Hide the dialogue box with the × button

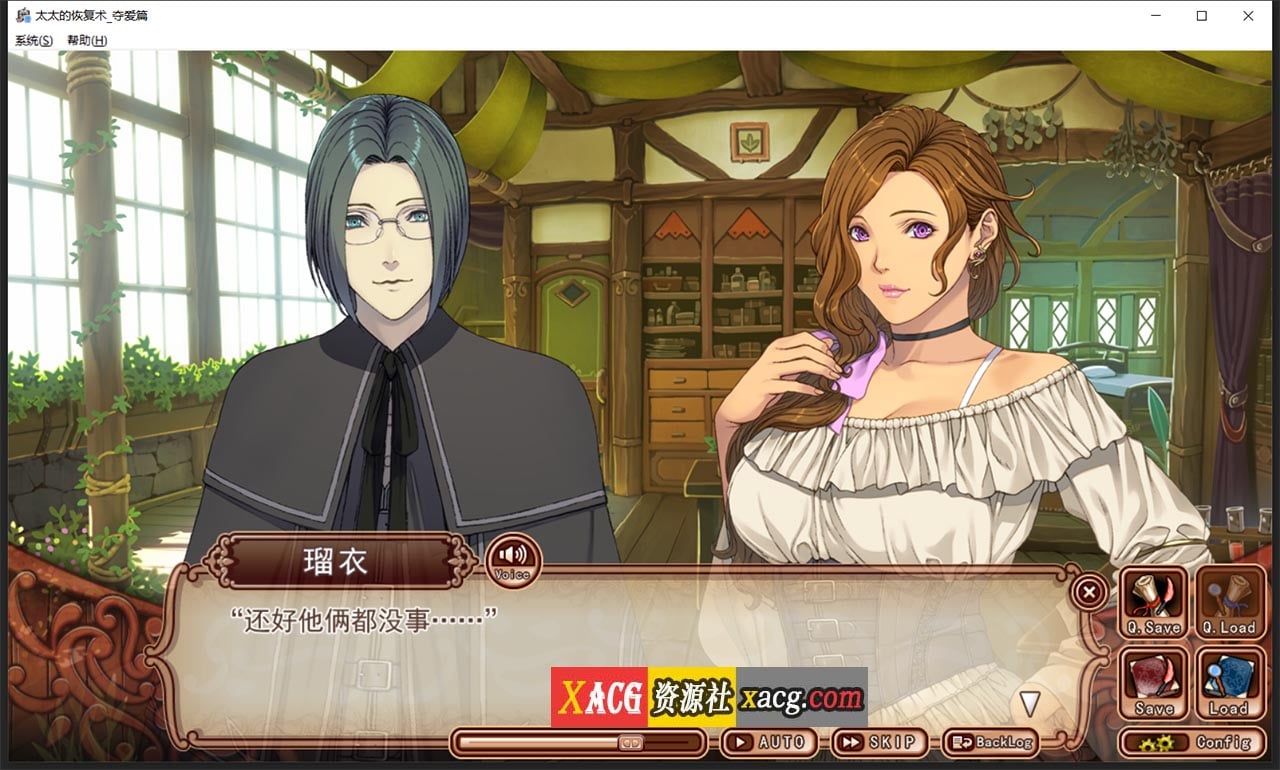click(1087, 592)
